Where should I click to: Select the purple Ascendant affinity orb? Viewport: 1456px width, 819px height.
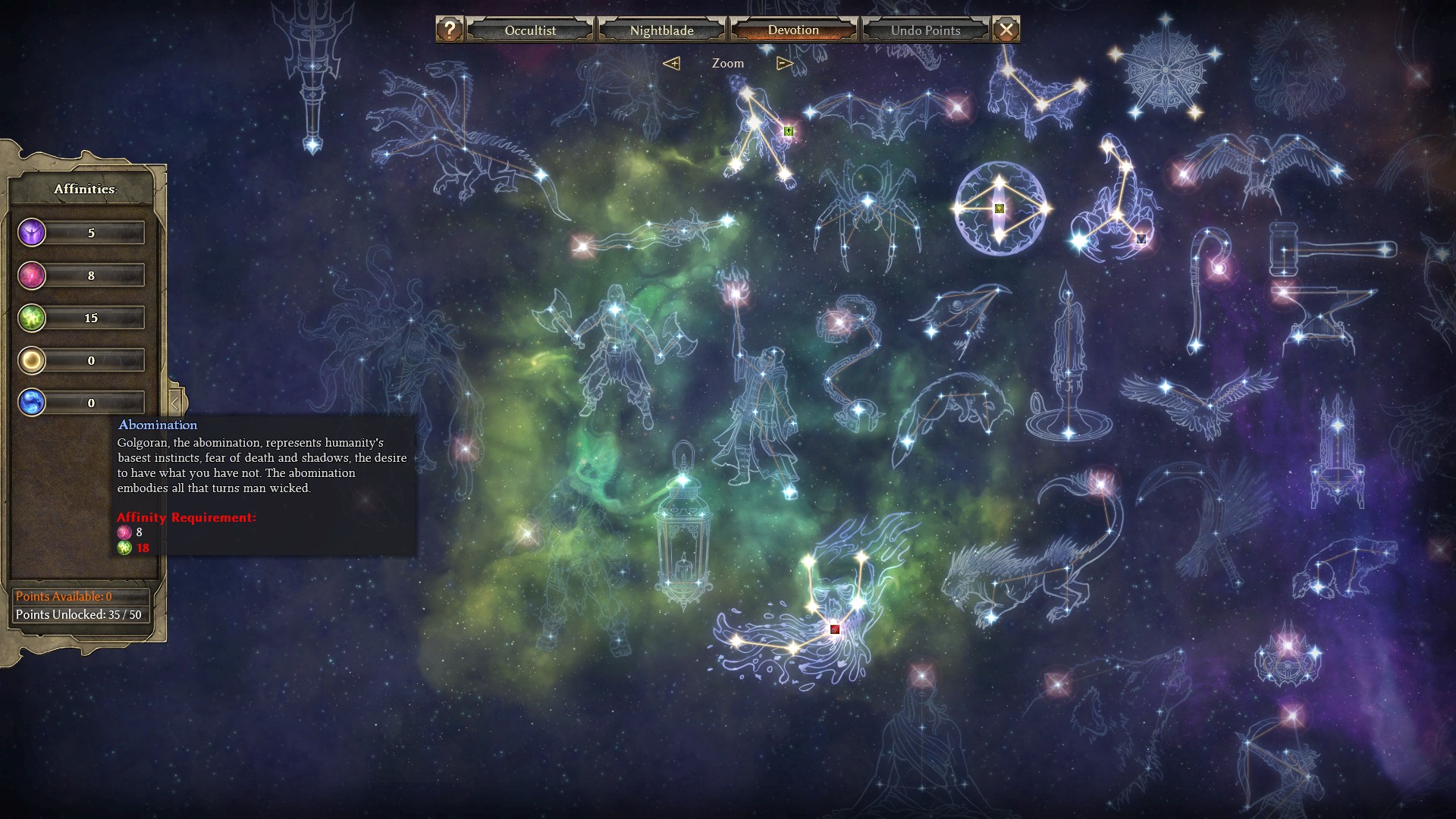32,233
